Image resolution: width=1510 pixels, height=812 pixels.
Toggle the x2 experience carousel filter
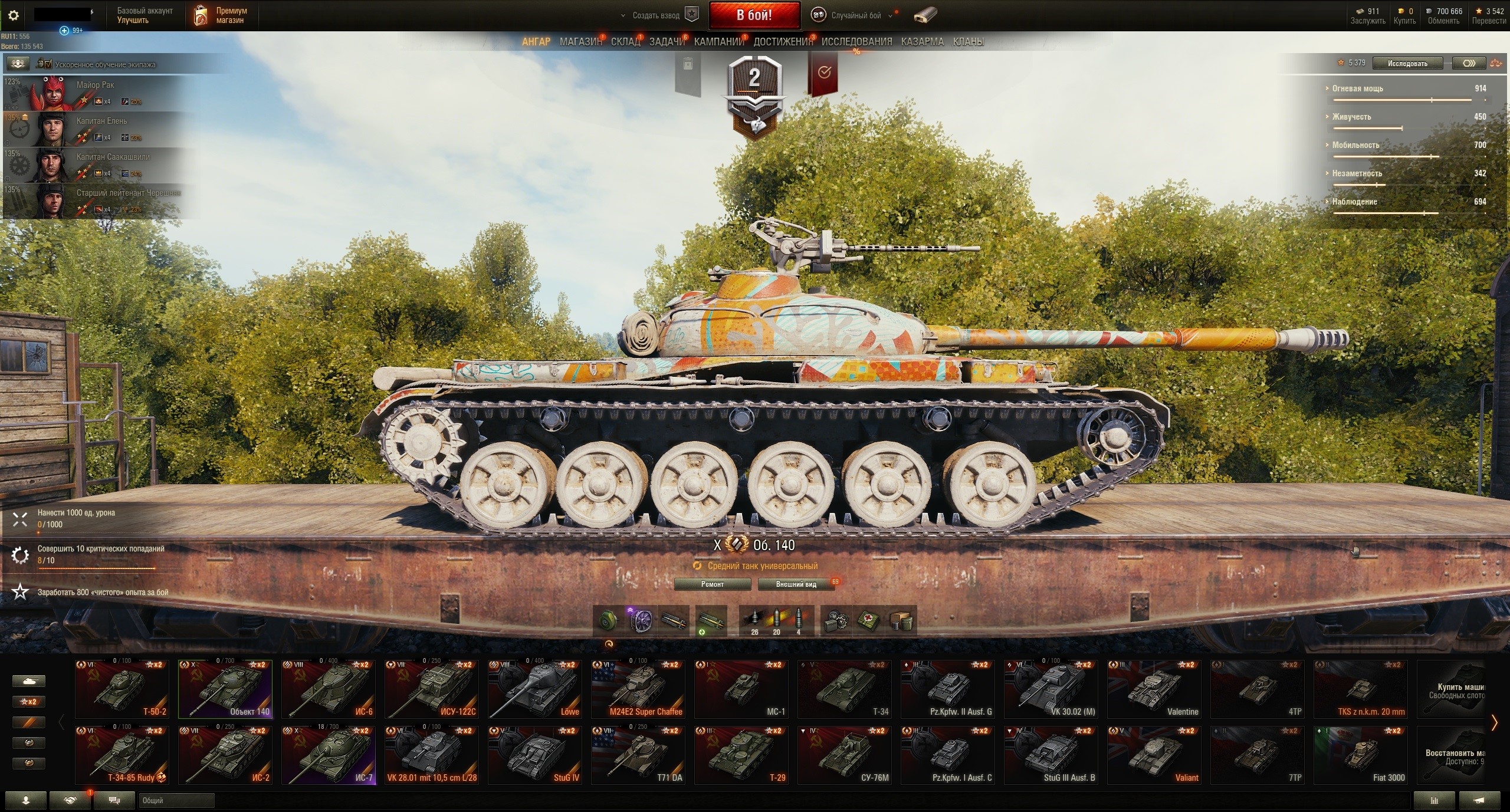[x=28, y=702]
